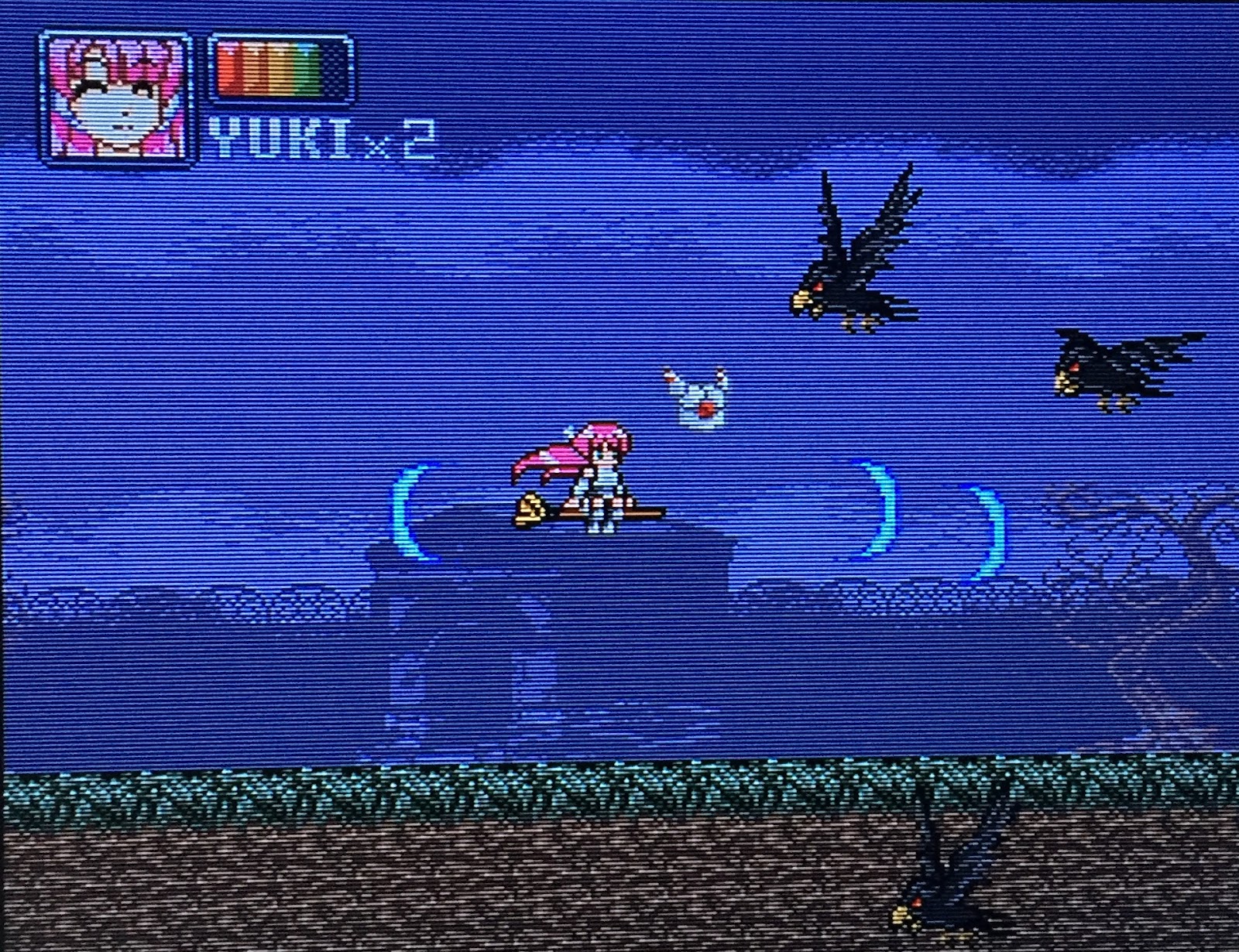Toggle the rainbow health gauge
Screen dimensions: 1239x952
click(x=275, y=70)
